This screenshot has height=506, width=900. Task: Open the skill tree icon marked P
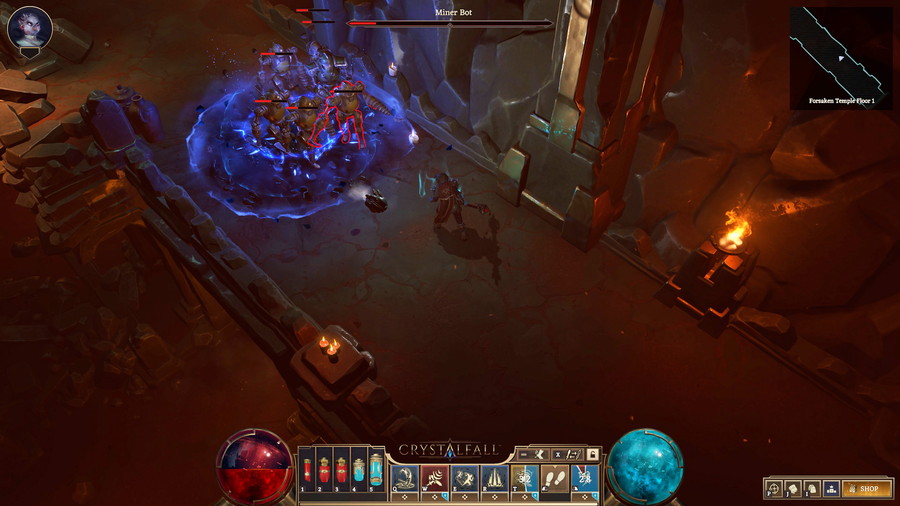coord(774,489)
